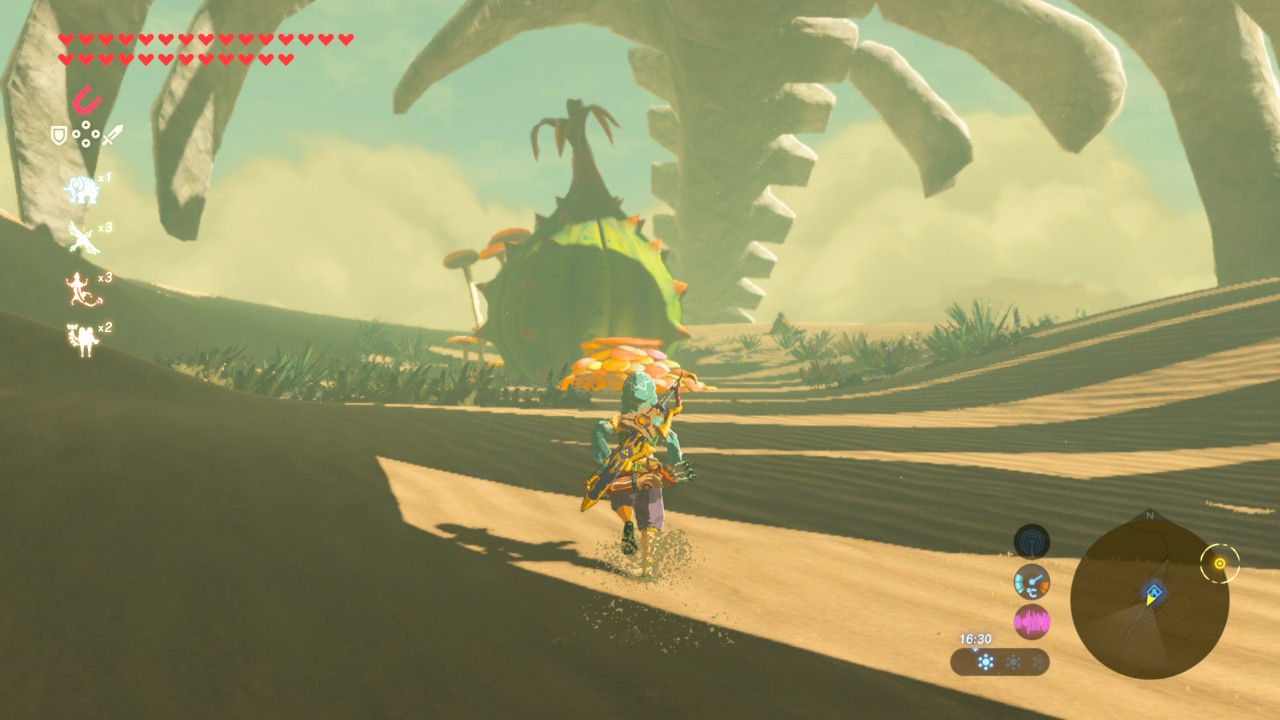Activate Mipha's Grace elephant ability icon
This screenshot has width=1280, height=720.
(81, 189)
